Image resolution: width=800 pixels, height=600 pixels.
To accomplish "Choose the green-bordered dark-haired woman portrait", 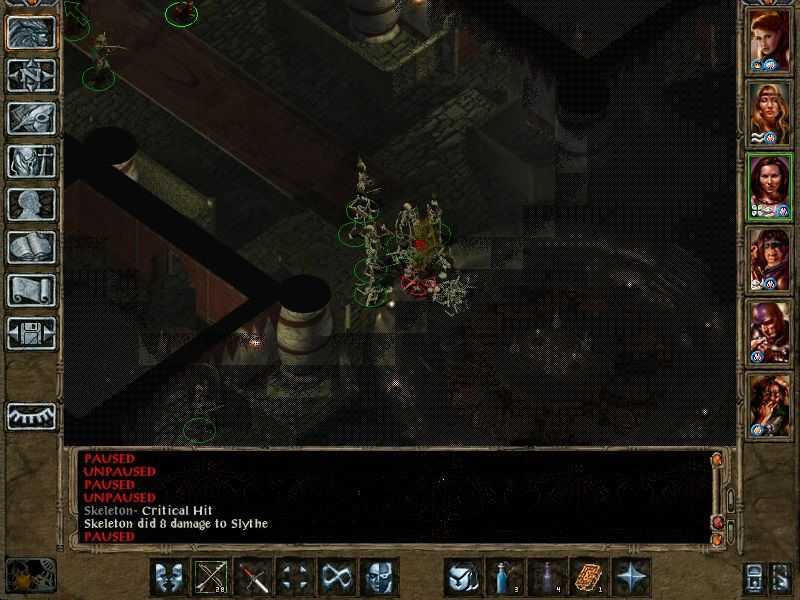I will pos(770,186).
